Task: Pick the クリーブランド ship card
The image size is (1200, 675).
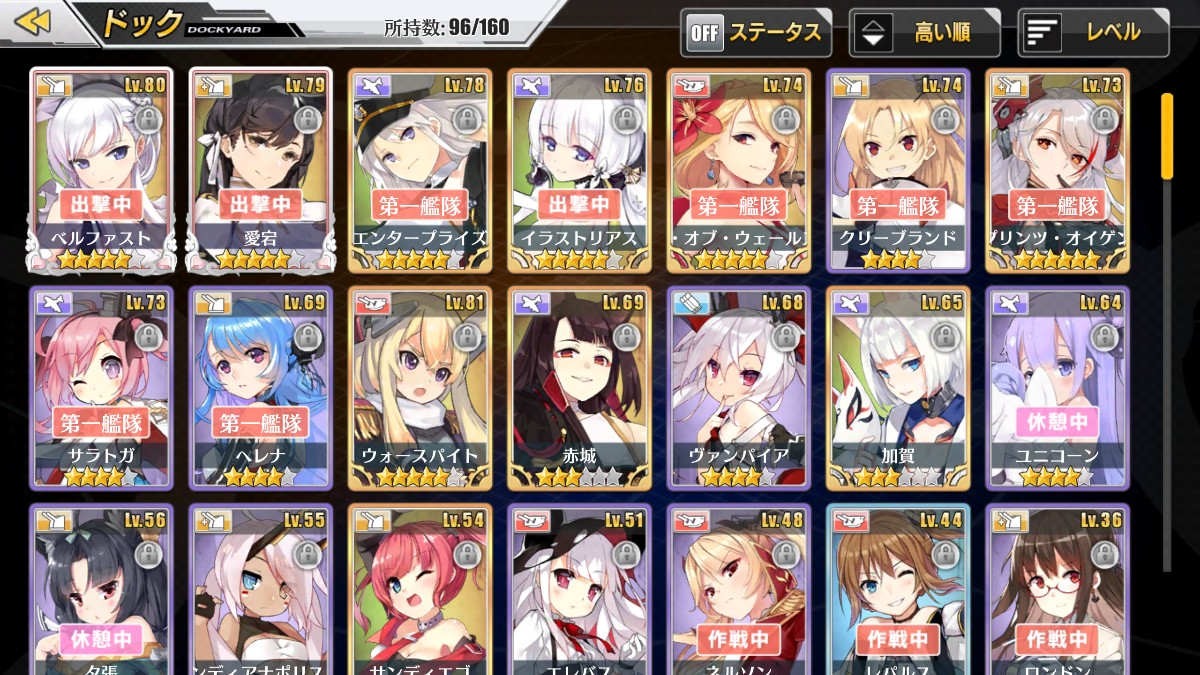Action: click(x=898, y=170)
